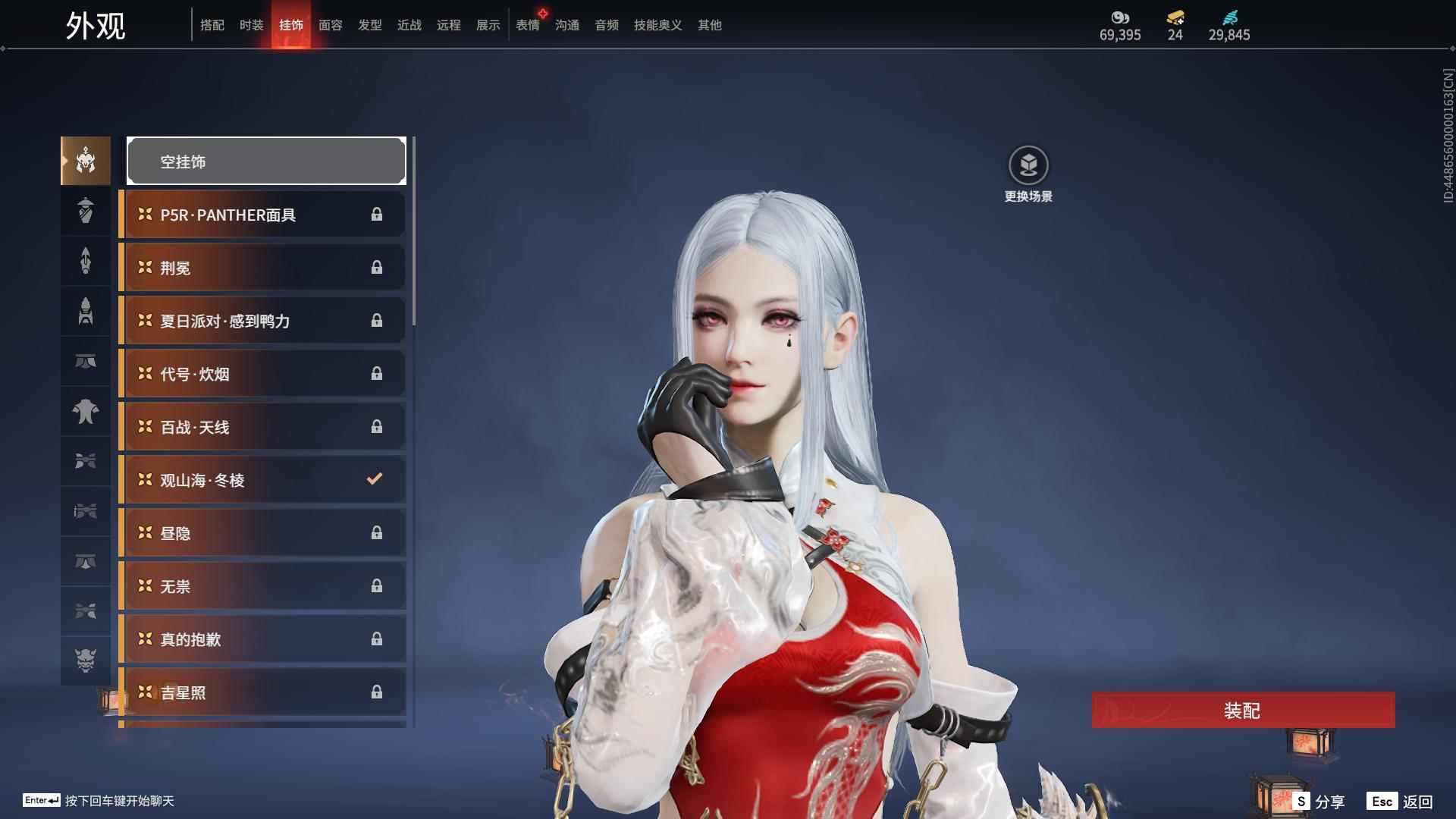Image resolution: width=1456 pixels, height=819 pixels.
Task: Click the 更换场景 scene change button
Action: [1028, 174]
